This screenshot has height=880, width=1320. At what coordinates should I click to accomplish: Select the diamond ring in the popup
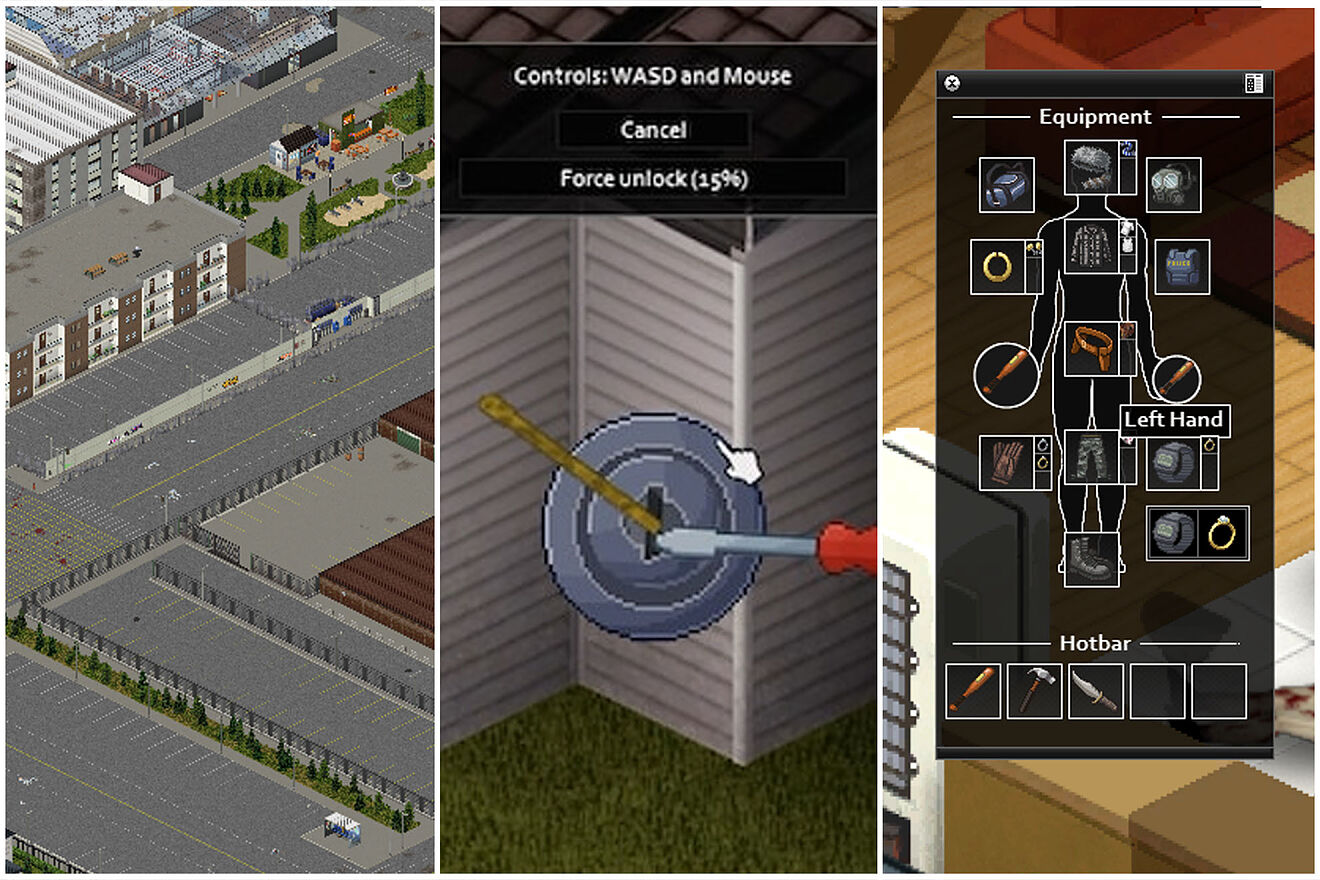pyautogui.click(x=1220, y=534)
